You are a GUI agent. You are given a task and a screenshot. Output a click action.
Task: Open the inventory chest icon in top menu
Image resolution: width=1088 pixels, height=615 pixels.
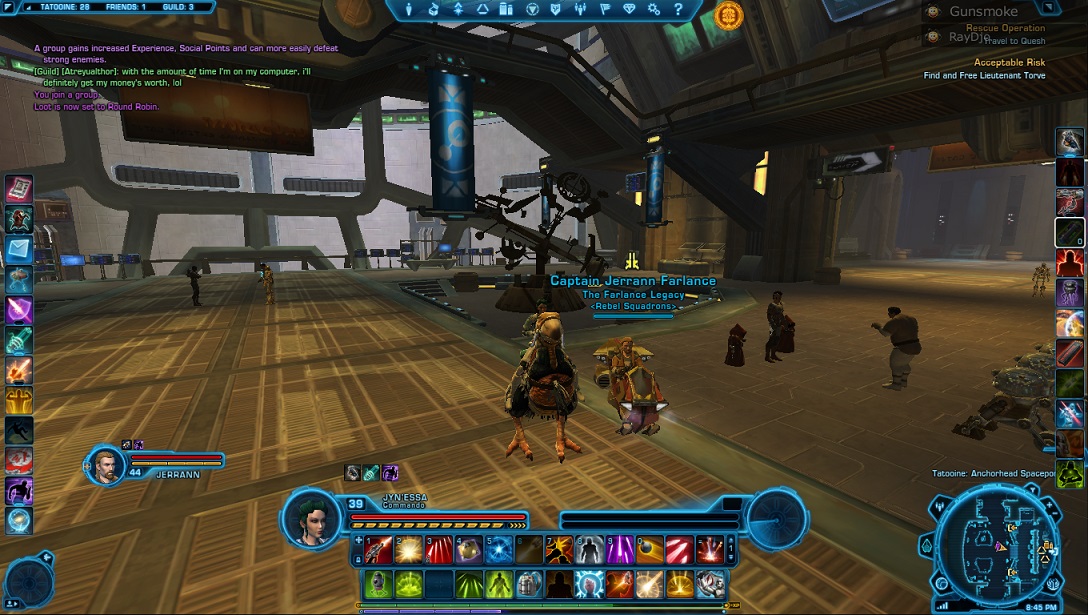(434, 9)
